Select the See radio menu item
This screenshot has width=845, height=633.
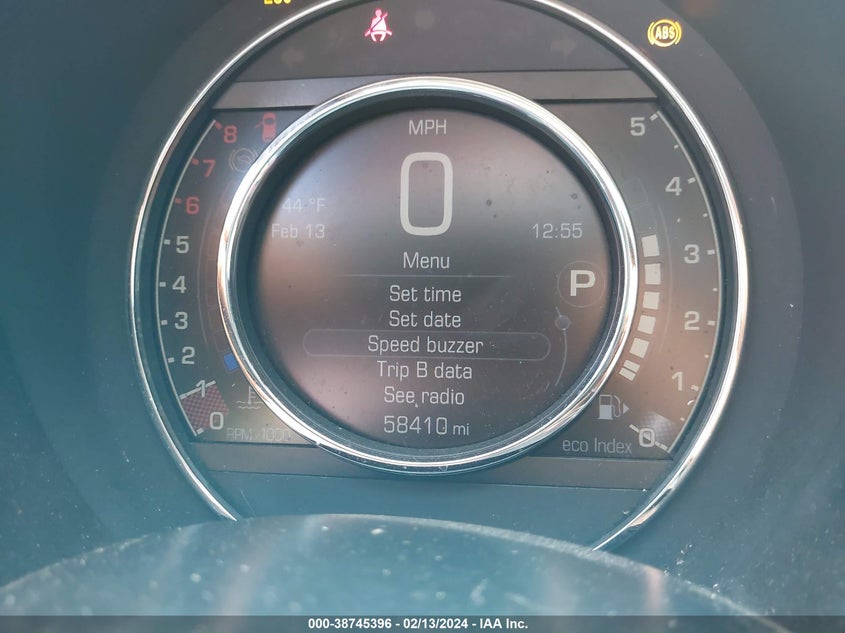pyautogui.click(x=425, y=396)
